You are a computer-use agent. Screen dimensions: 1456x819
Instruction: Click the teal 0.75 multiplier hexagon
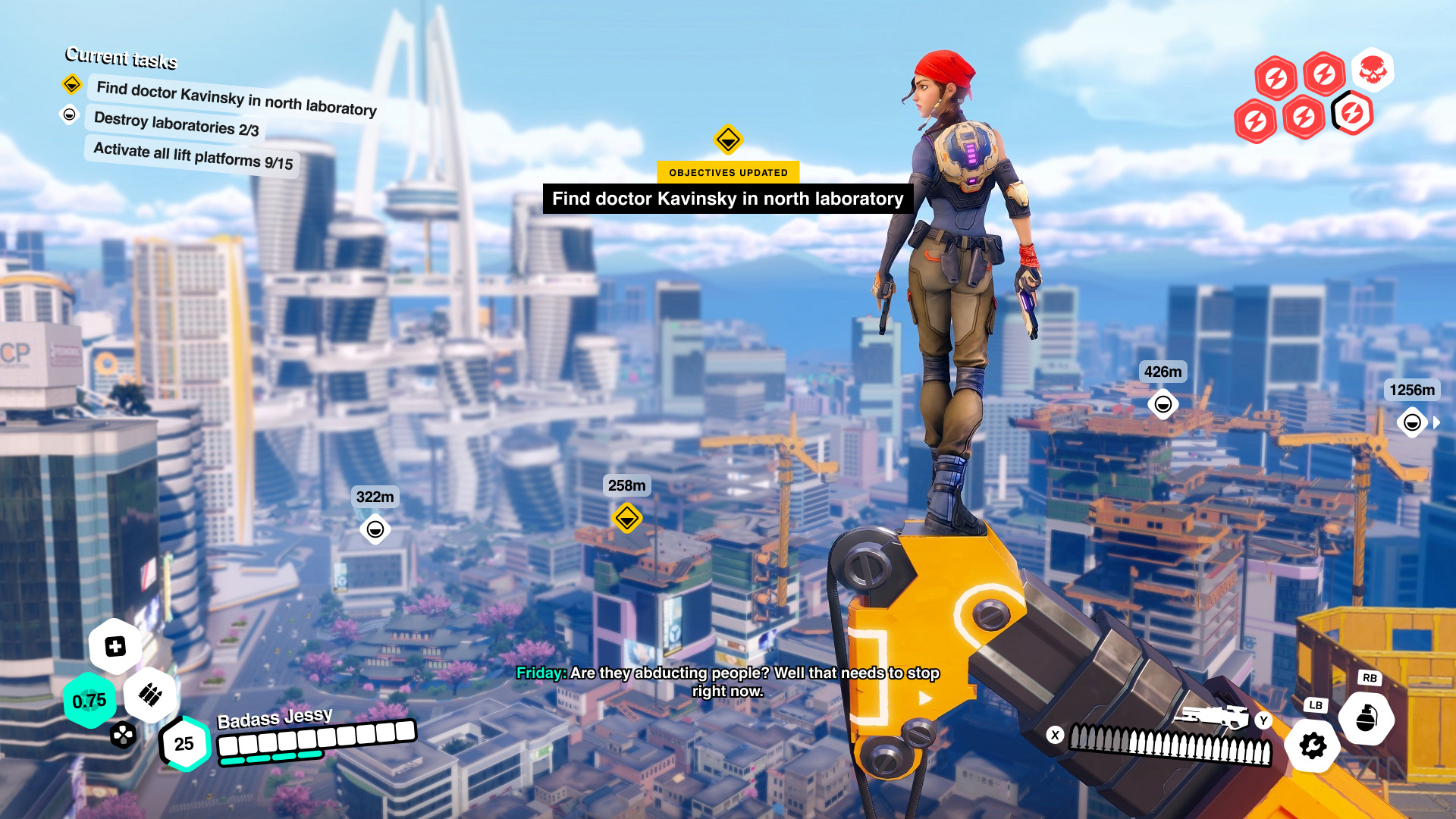coord(89,701)
